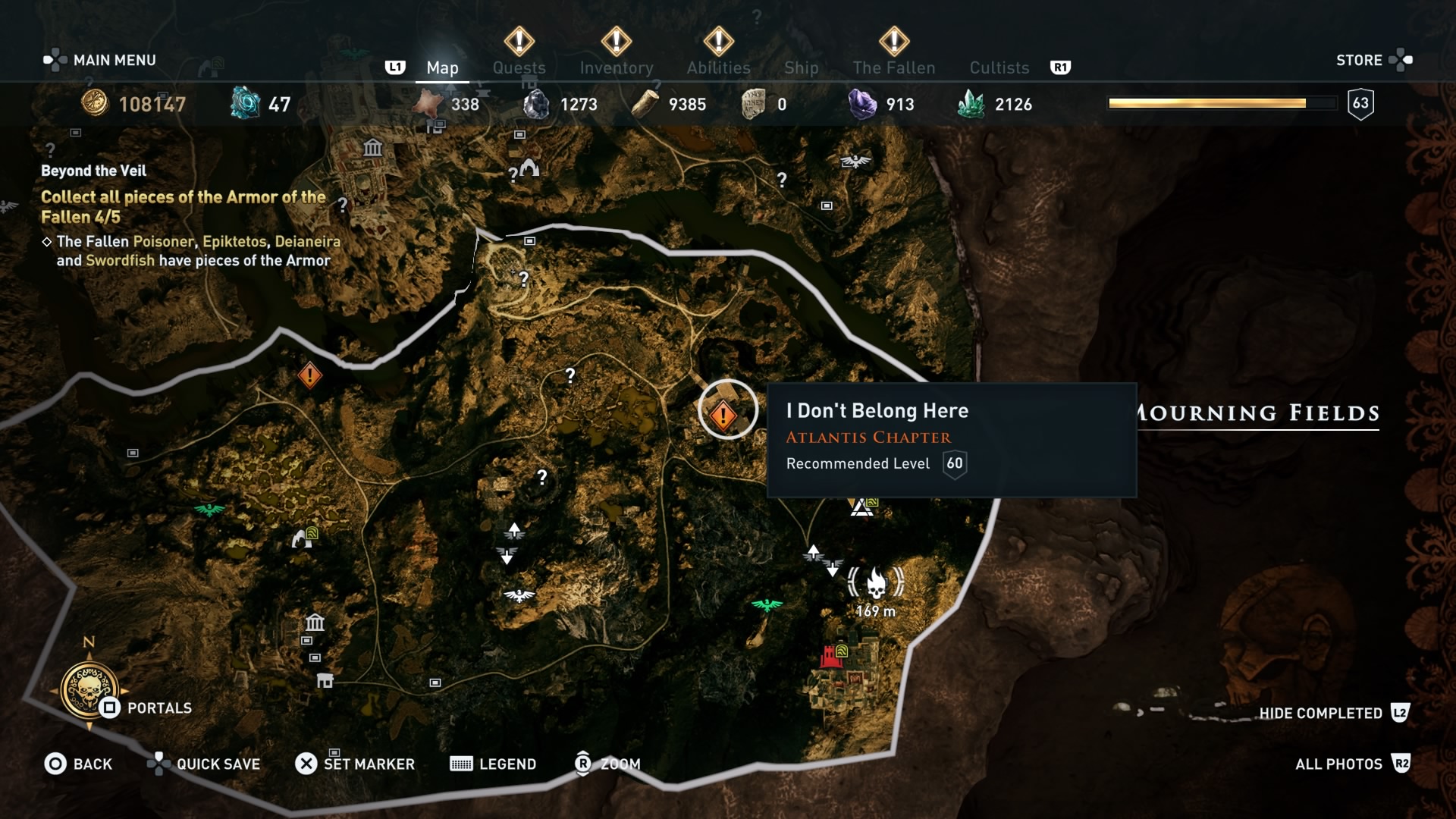Switch to the Inventory tab
Viewport: 1456px width, 819px height.
click(616, 67)
